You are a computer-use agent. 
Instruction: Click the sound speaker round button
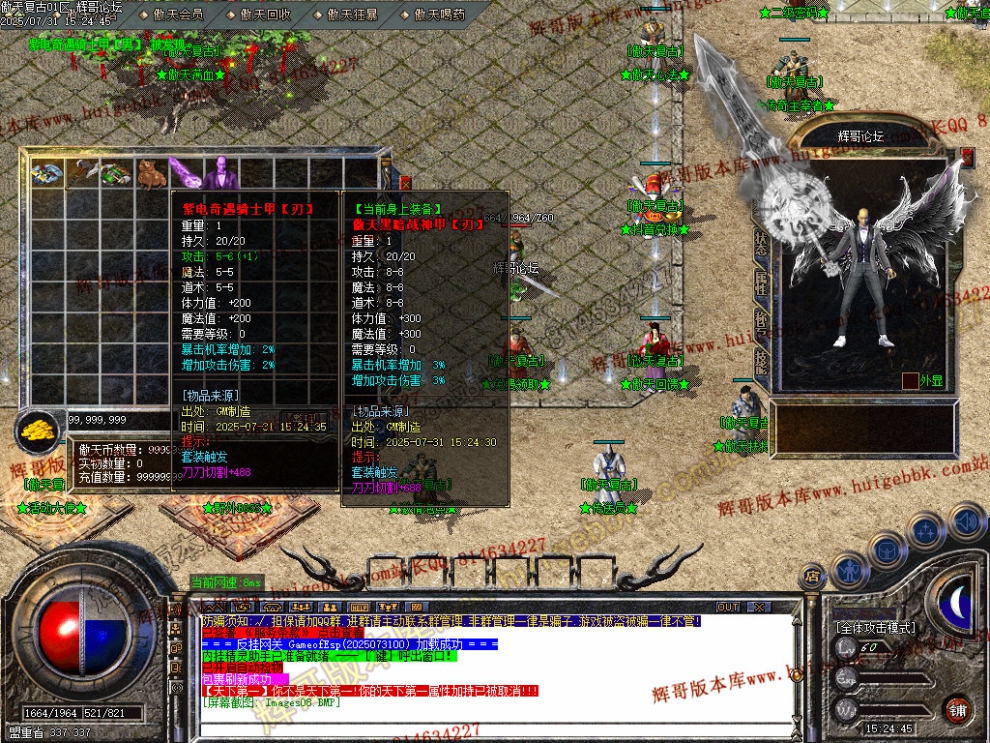coord(968,521)
